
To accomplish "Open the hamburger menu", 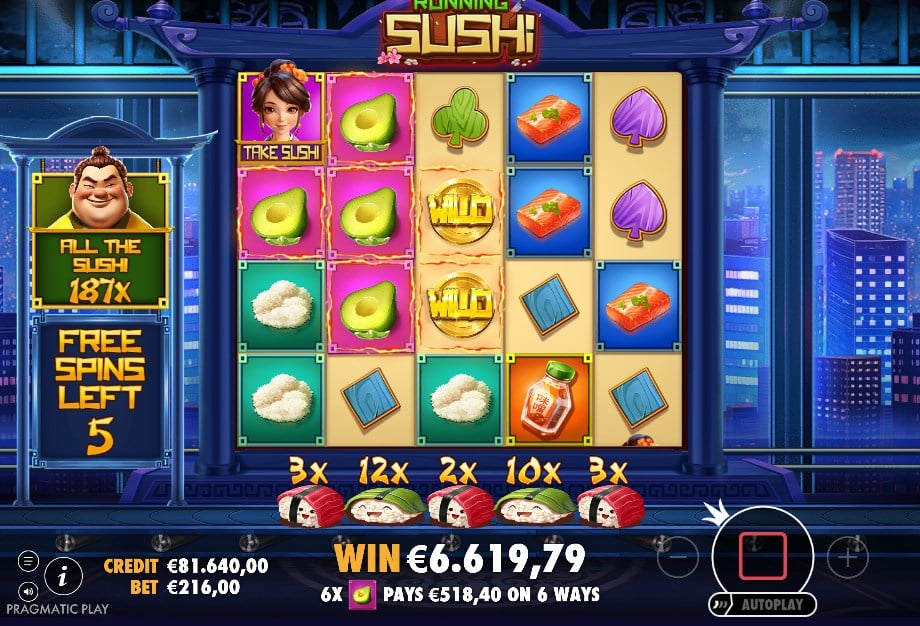I will [28, 562].
